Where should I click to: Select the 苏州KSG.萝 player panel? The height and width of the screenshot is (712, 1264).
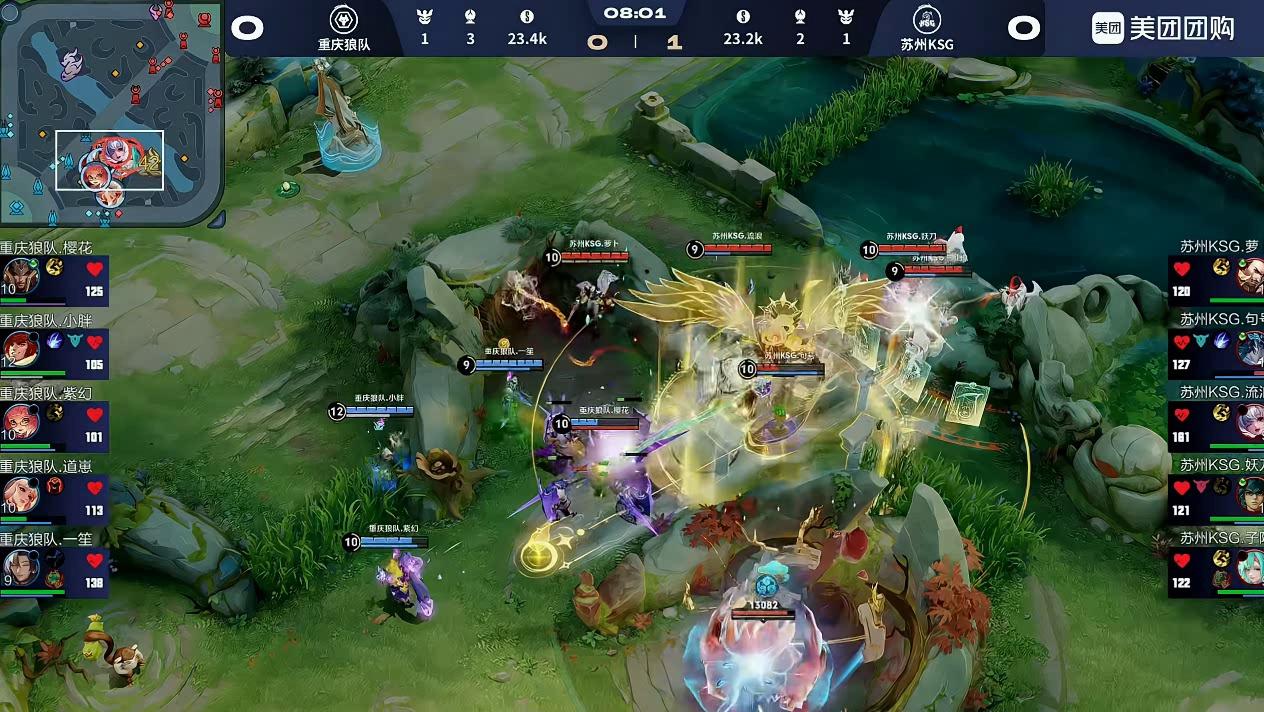pyautogui.click(x=1216, y=274)
